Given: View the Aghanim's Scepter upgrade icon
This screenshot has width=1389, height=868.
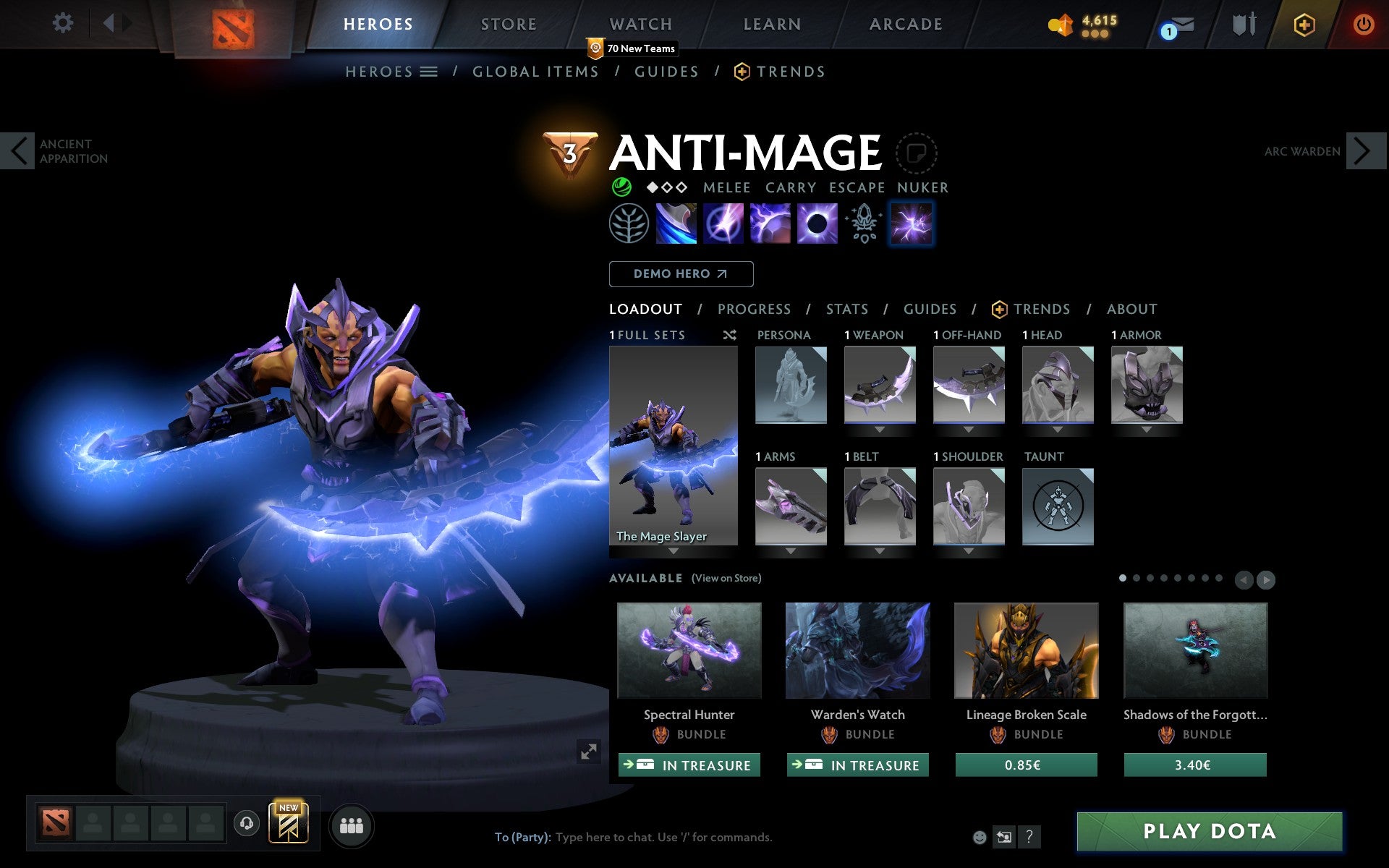Looking at the screenshot, I should pyautogui.click(x=863, y=224).
